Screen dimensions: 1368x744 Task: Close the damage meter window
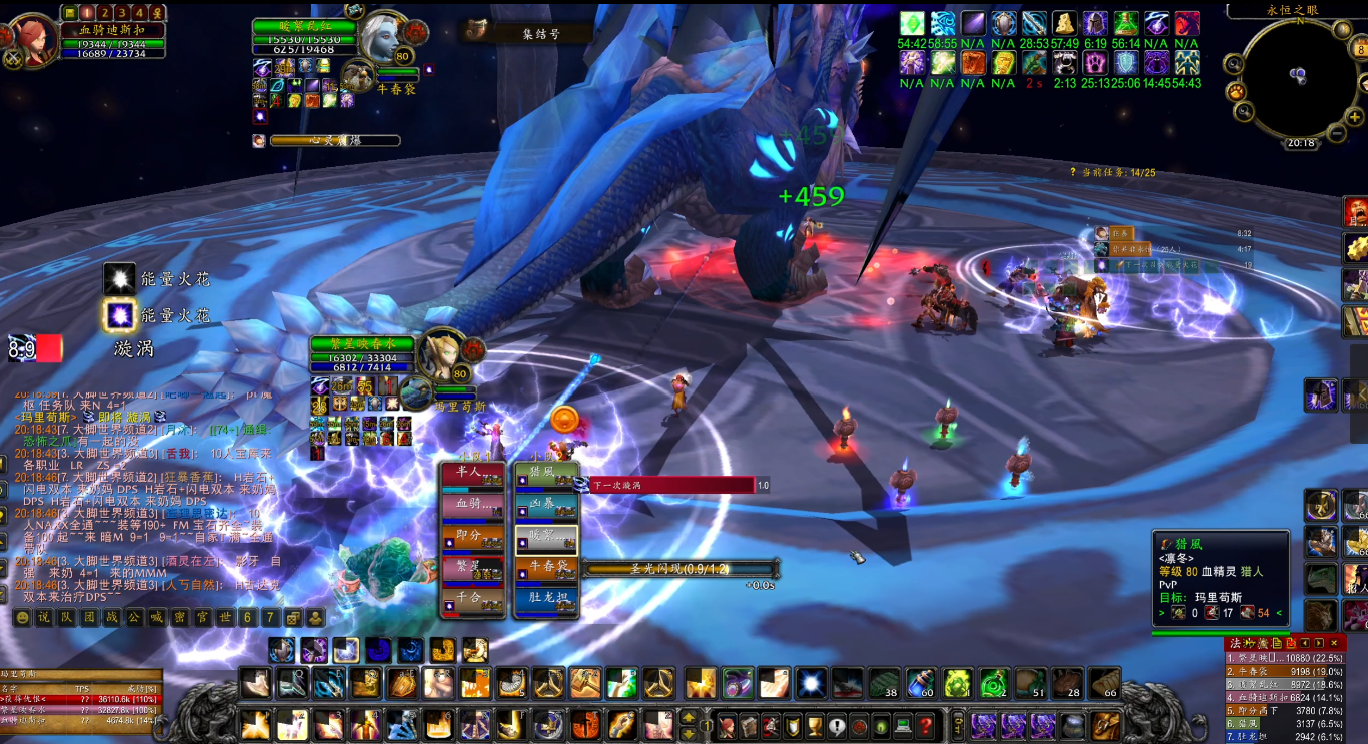click(x=1334, y=643)
